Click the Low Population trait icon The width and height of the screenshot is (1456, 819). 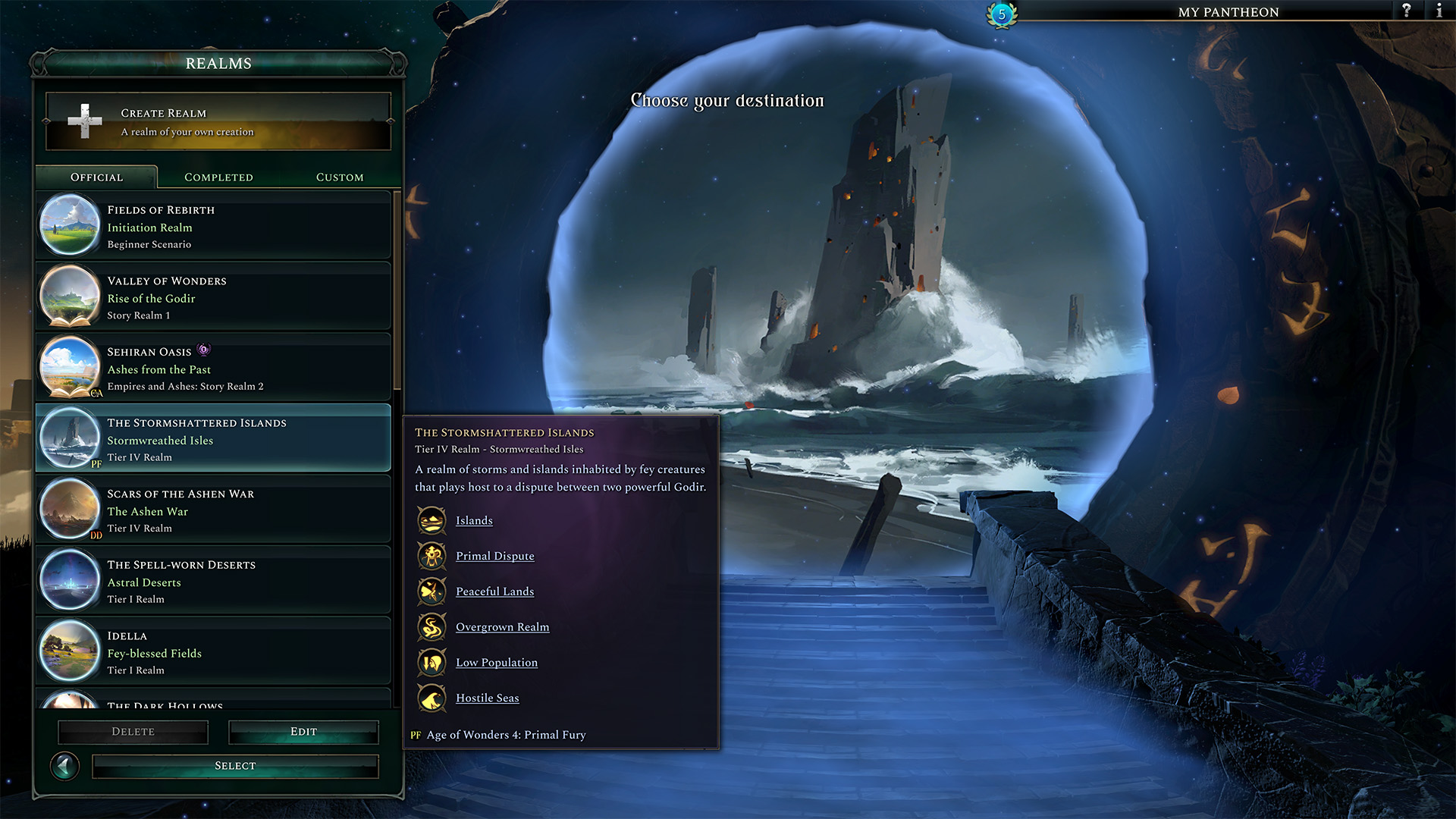click(431, 662)
